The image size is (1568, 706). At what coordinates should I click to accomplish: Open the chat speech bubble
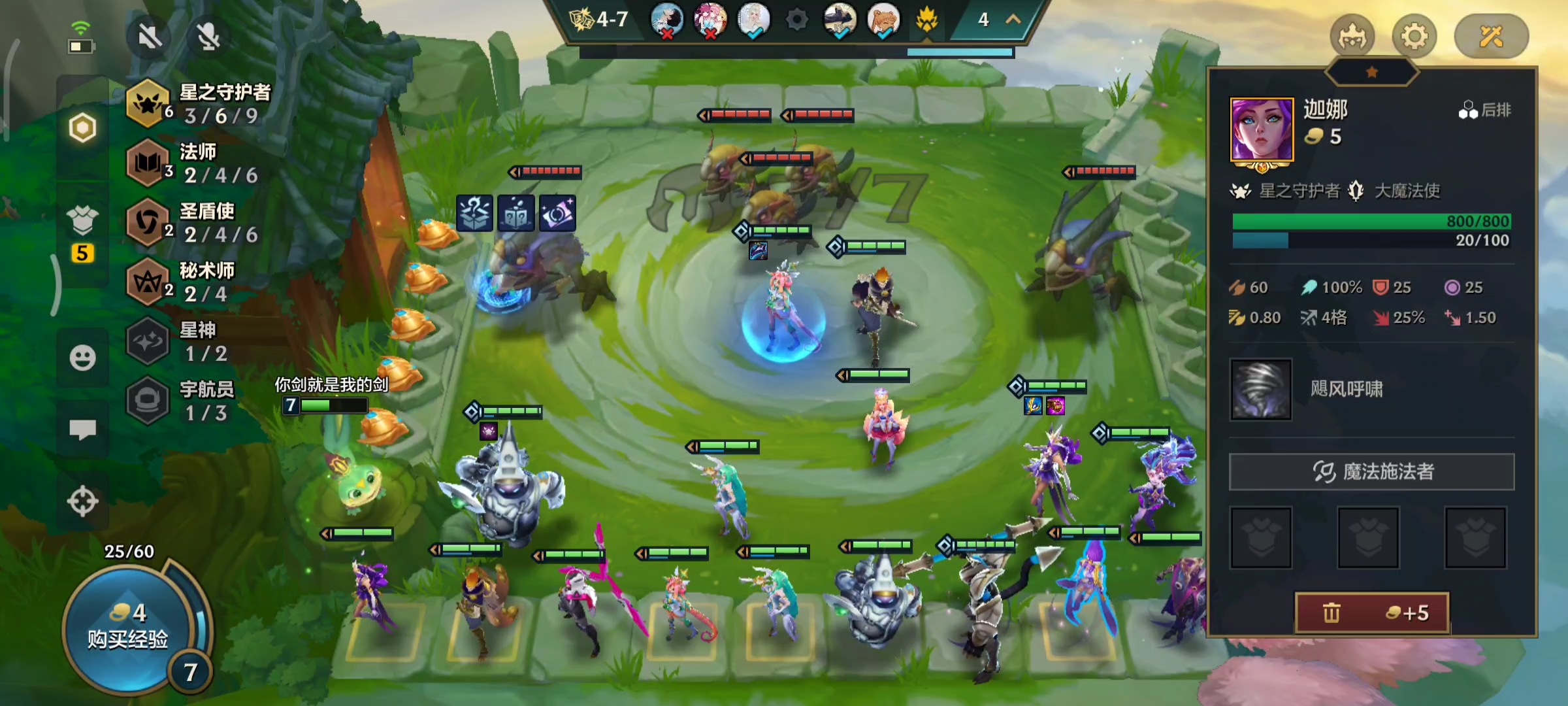tap(82, 429)
